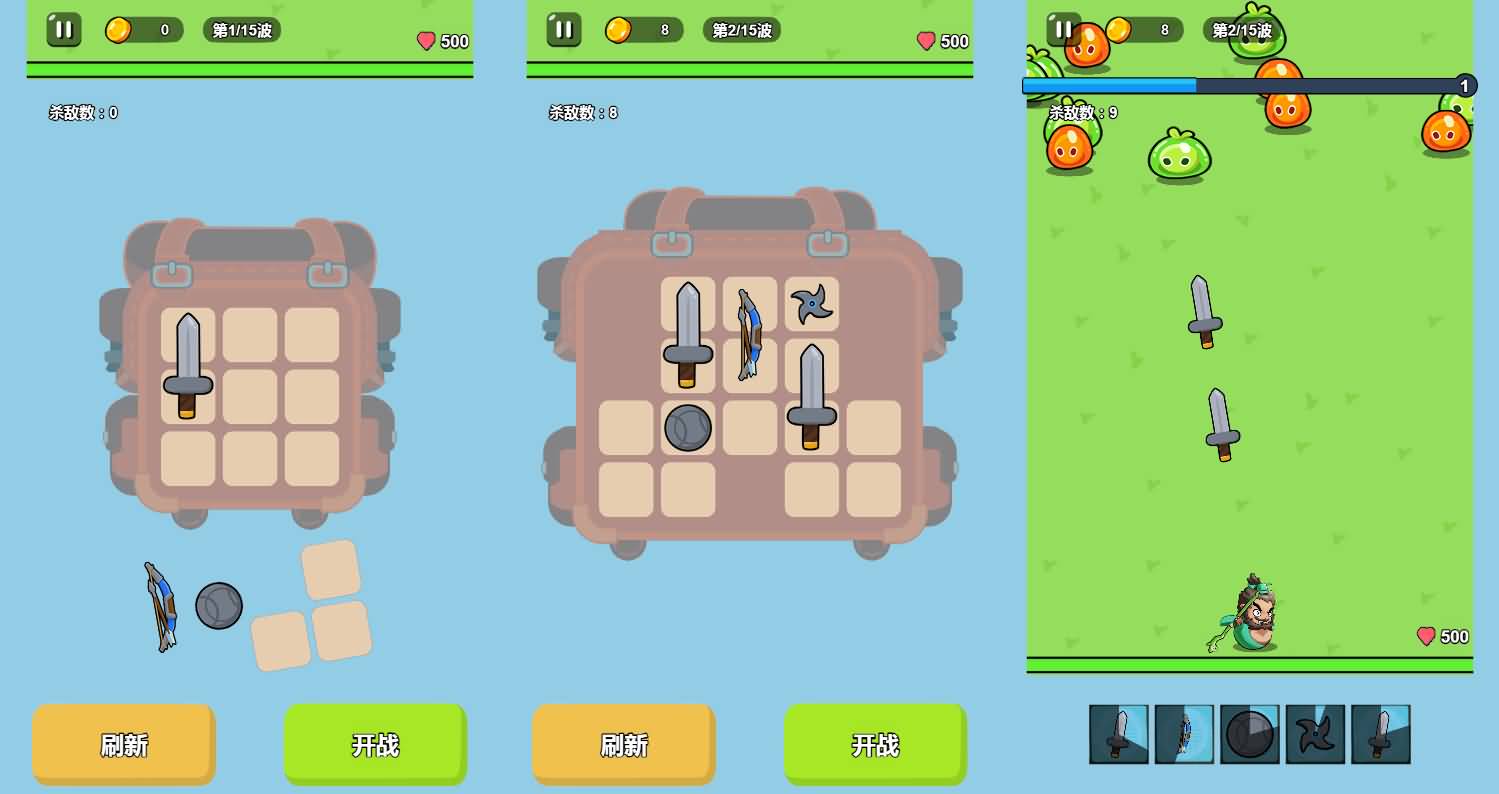The width and height of the screenshot is (1499, 794).
Task: Tap the shuriken icon in the bottom weapon bar
Action: tap(1315, 733)
